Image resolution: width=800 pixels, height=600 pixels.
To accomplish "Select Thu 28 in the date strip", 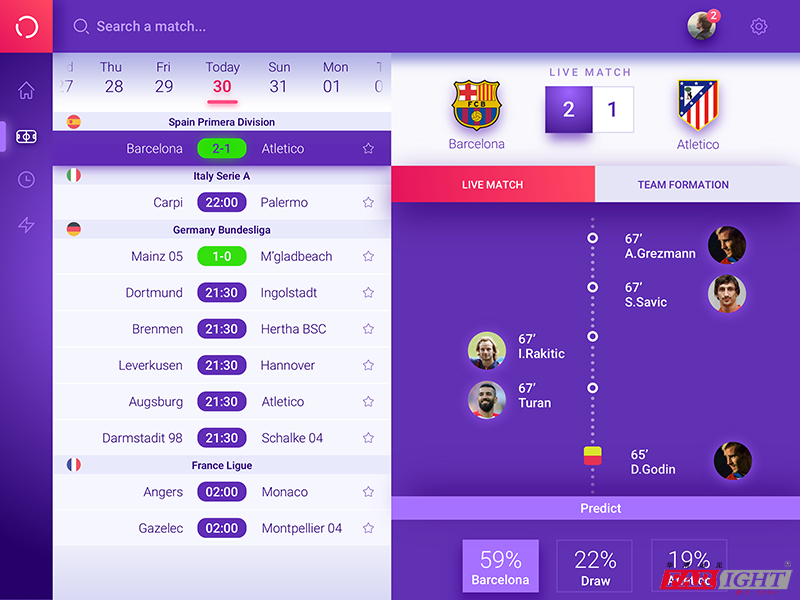I will click(111, 78).
